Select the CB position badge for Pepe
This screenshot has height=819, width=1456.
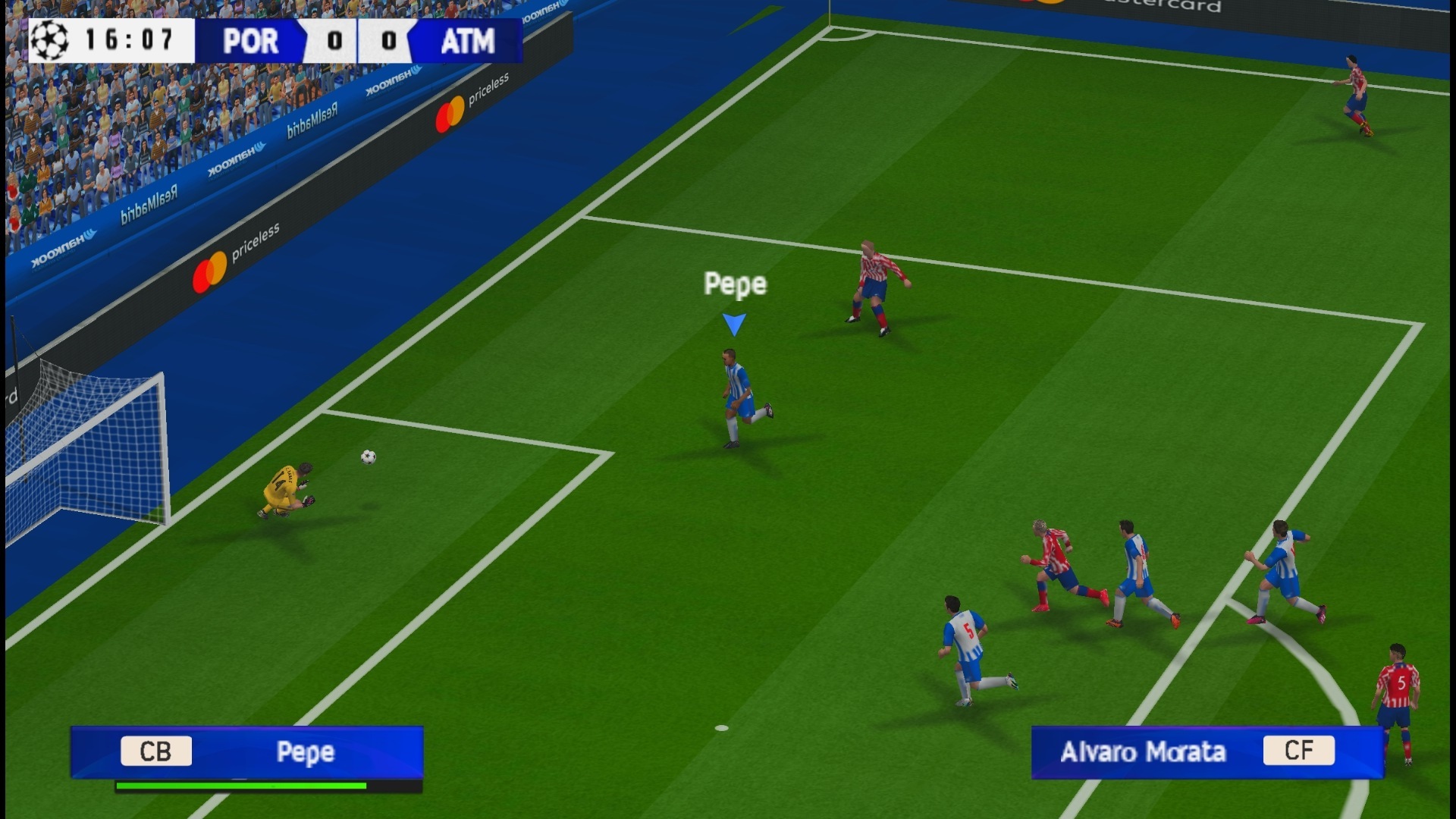[155, 752]
